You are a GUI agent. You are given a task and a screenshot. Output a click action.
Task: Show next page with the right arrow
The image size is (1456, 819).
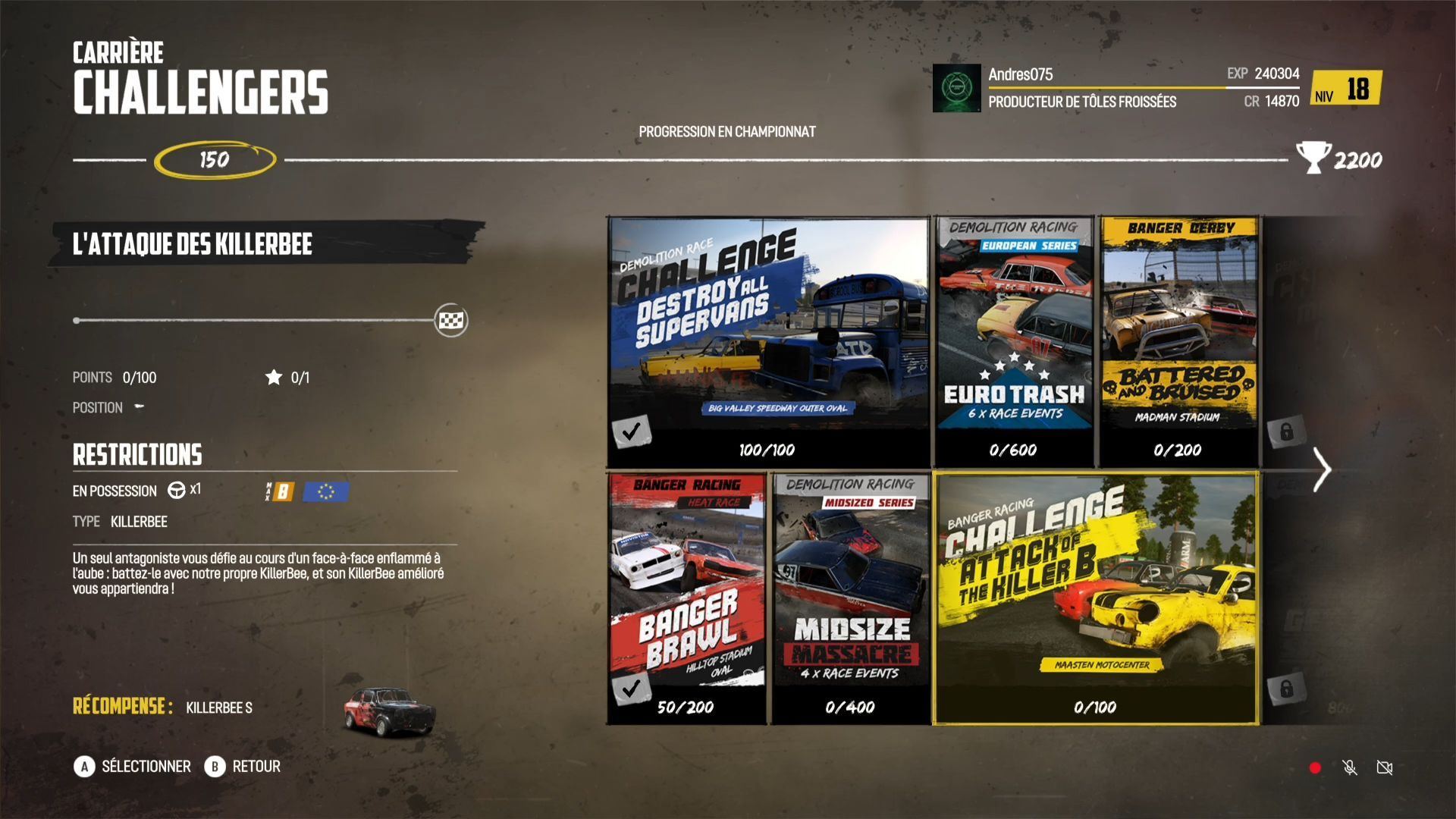tap(1322, 470)
